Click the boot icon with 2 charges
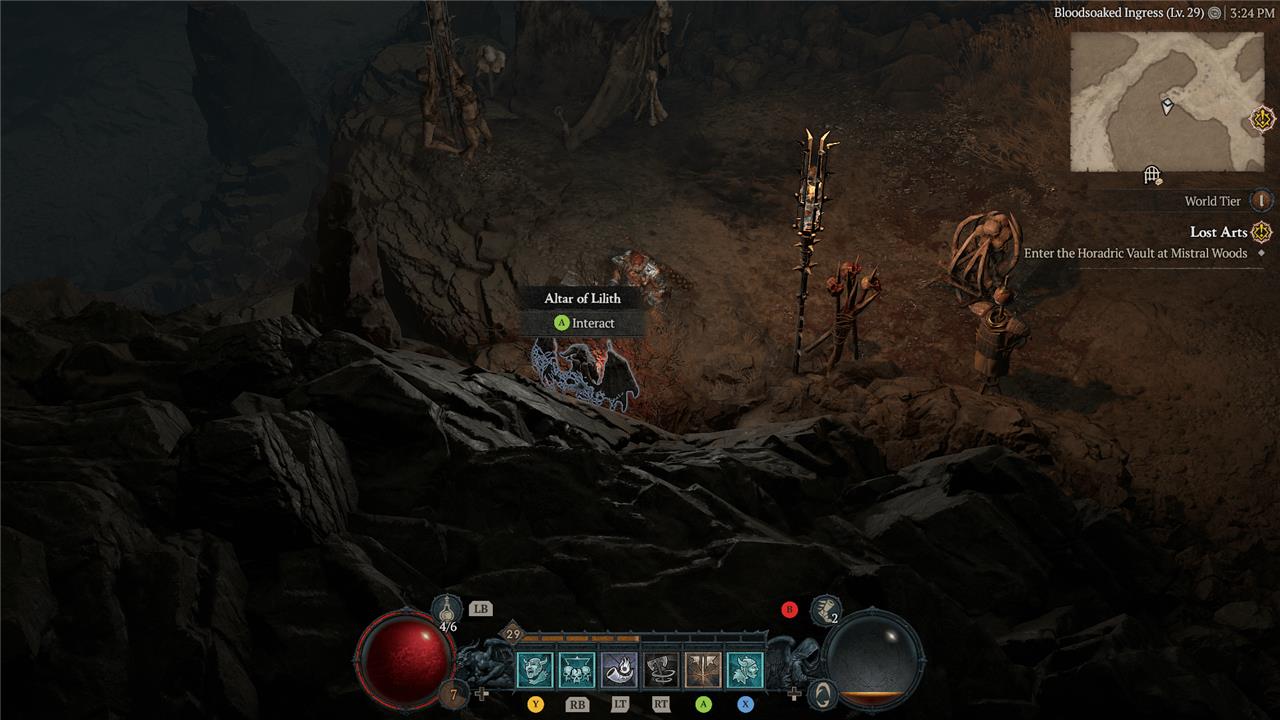1280x720 pixels. point(825,609)
